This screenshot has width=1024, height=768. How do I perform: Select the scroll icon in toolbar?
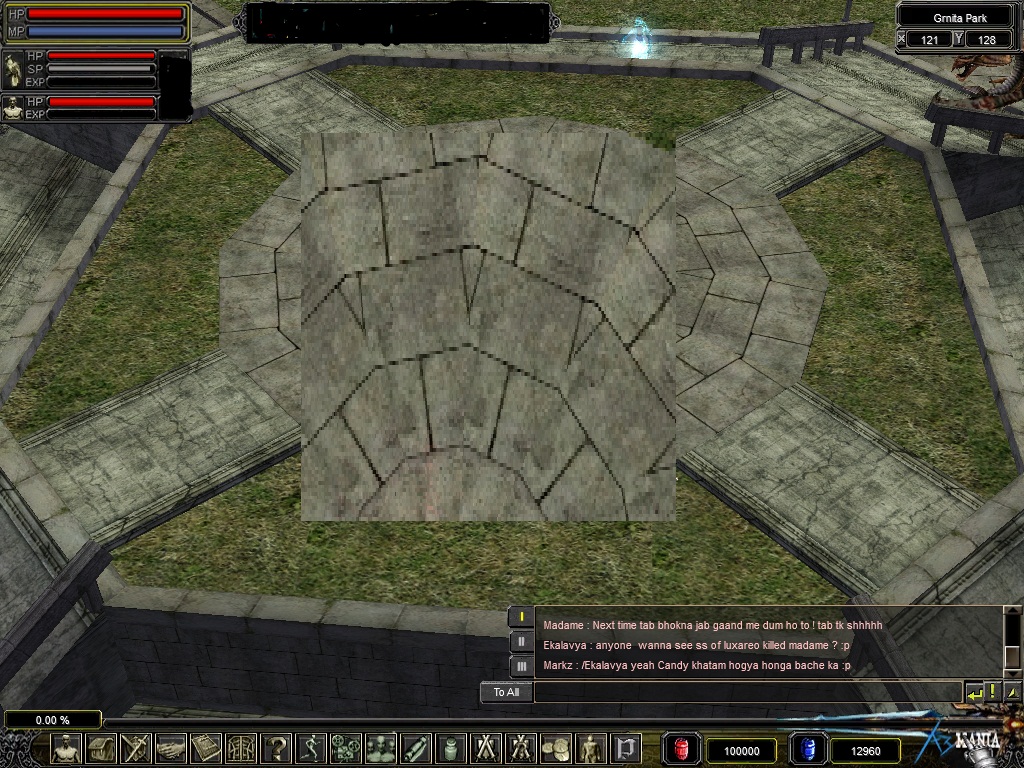416,748
